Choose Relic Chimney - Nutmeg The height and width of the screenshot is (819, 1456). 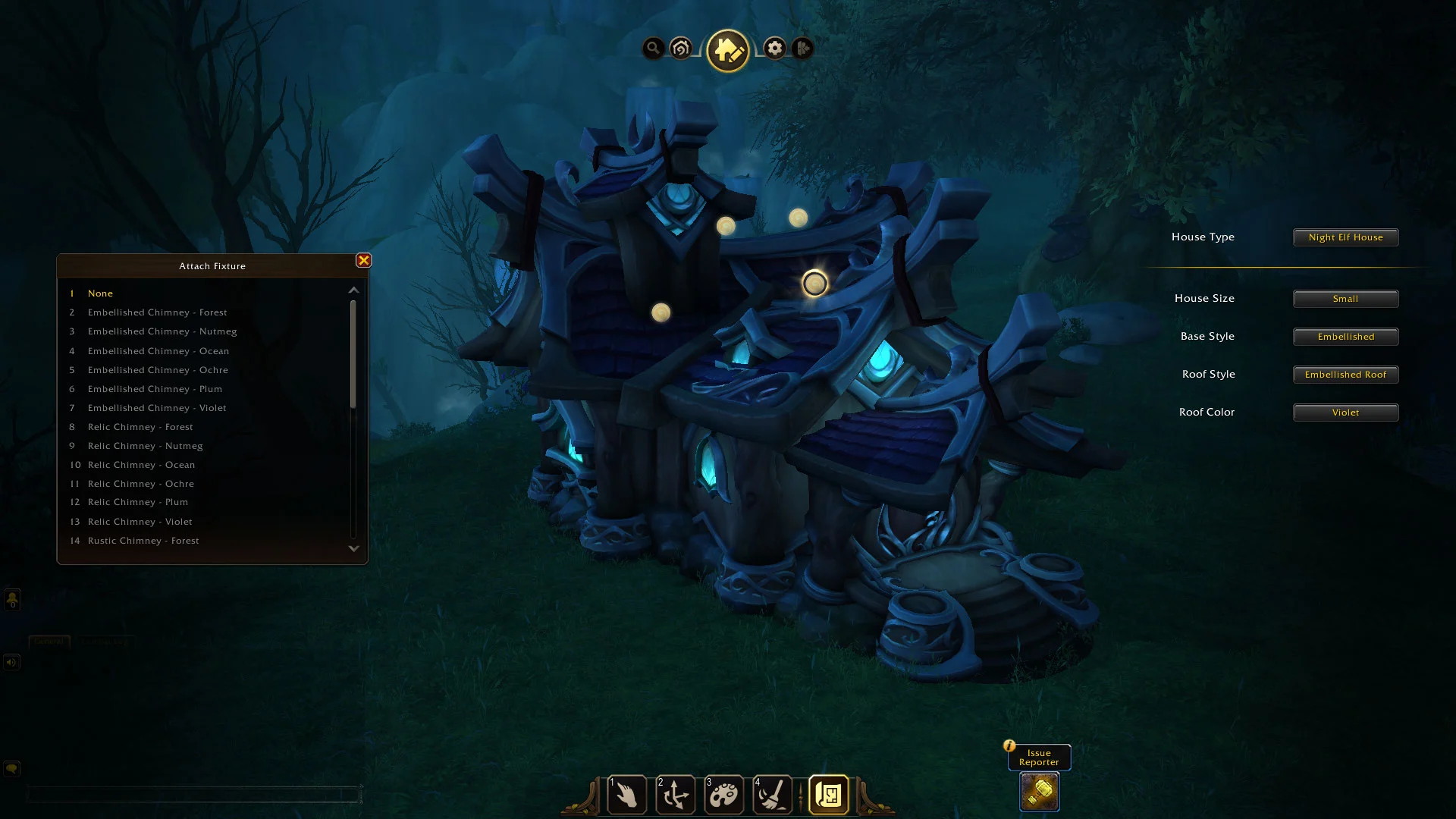145,446
